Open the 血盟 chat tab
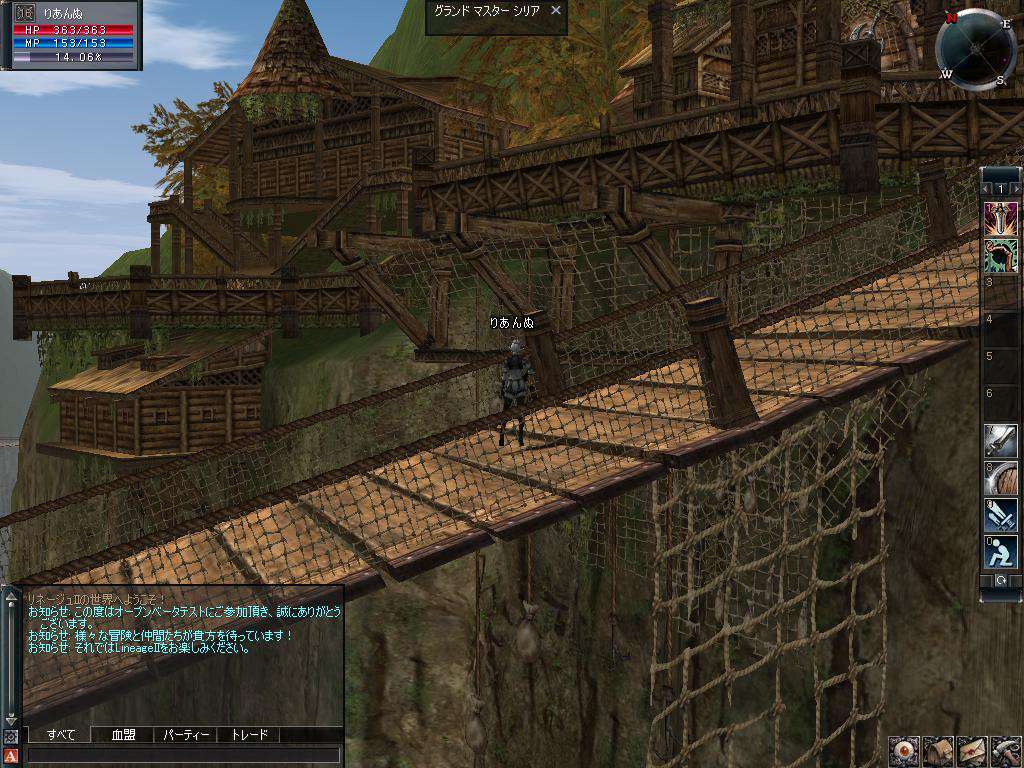Viewport: 1024px width, 768px height. click(x=123, y=735)
